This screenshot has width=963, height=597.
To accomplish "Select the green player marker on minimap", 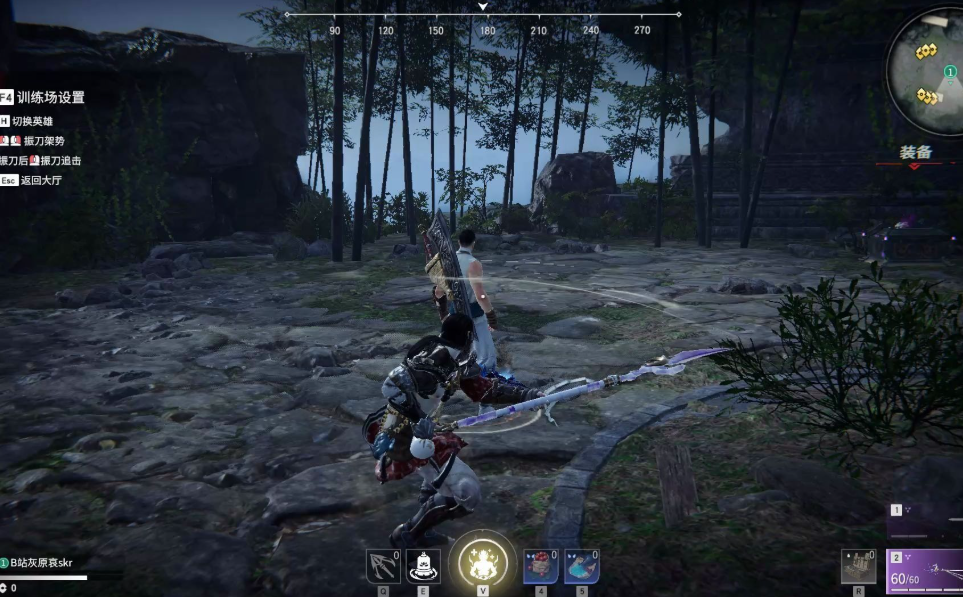I will (x=950, y=72).
